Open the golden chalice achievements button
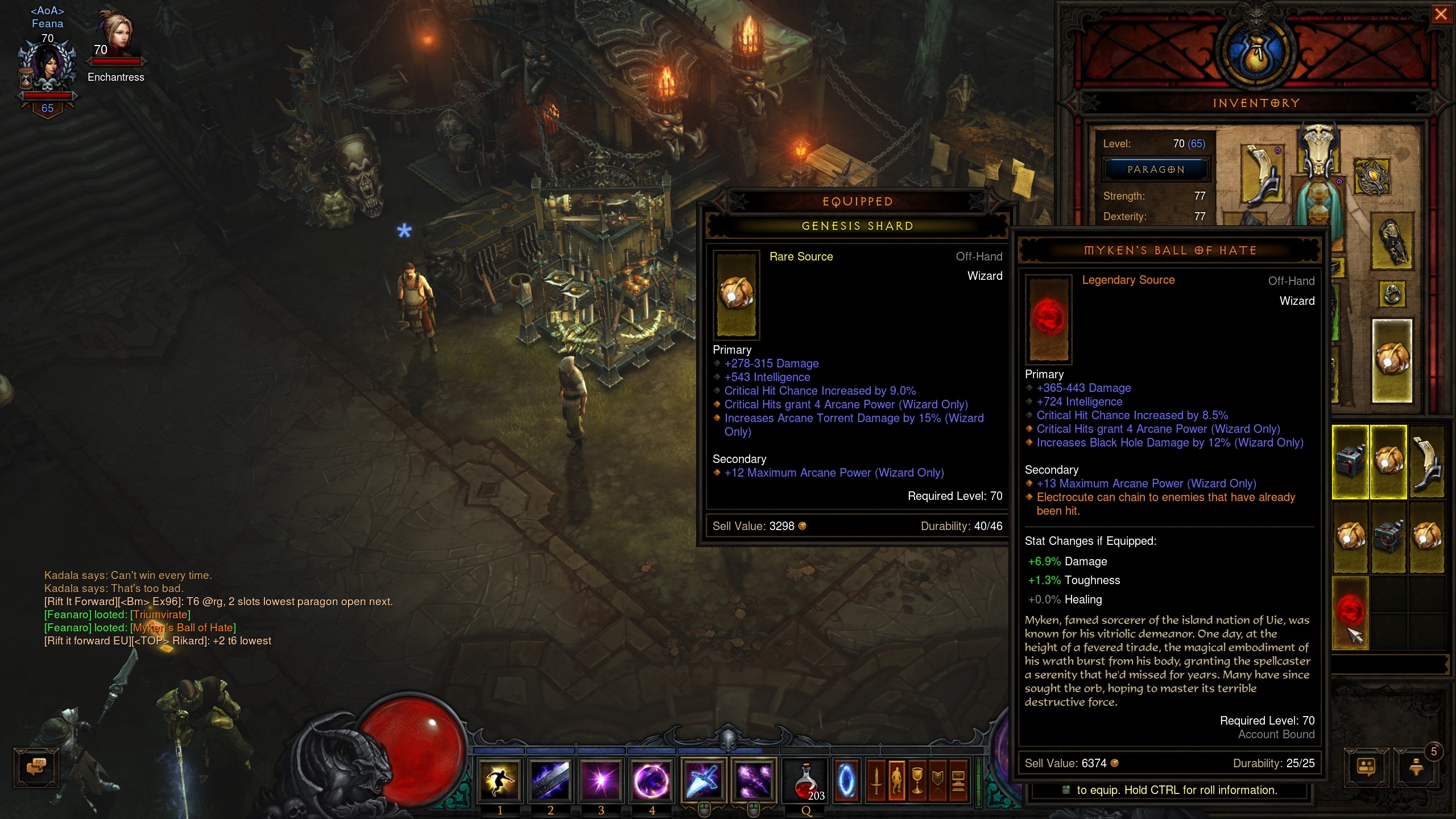 (x=917, y=781)
